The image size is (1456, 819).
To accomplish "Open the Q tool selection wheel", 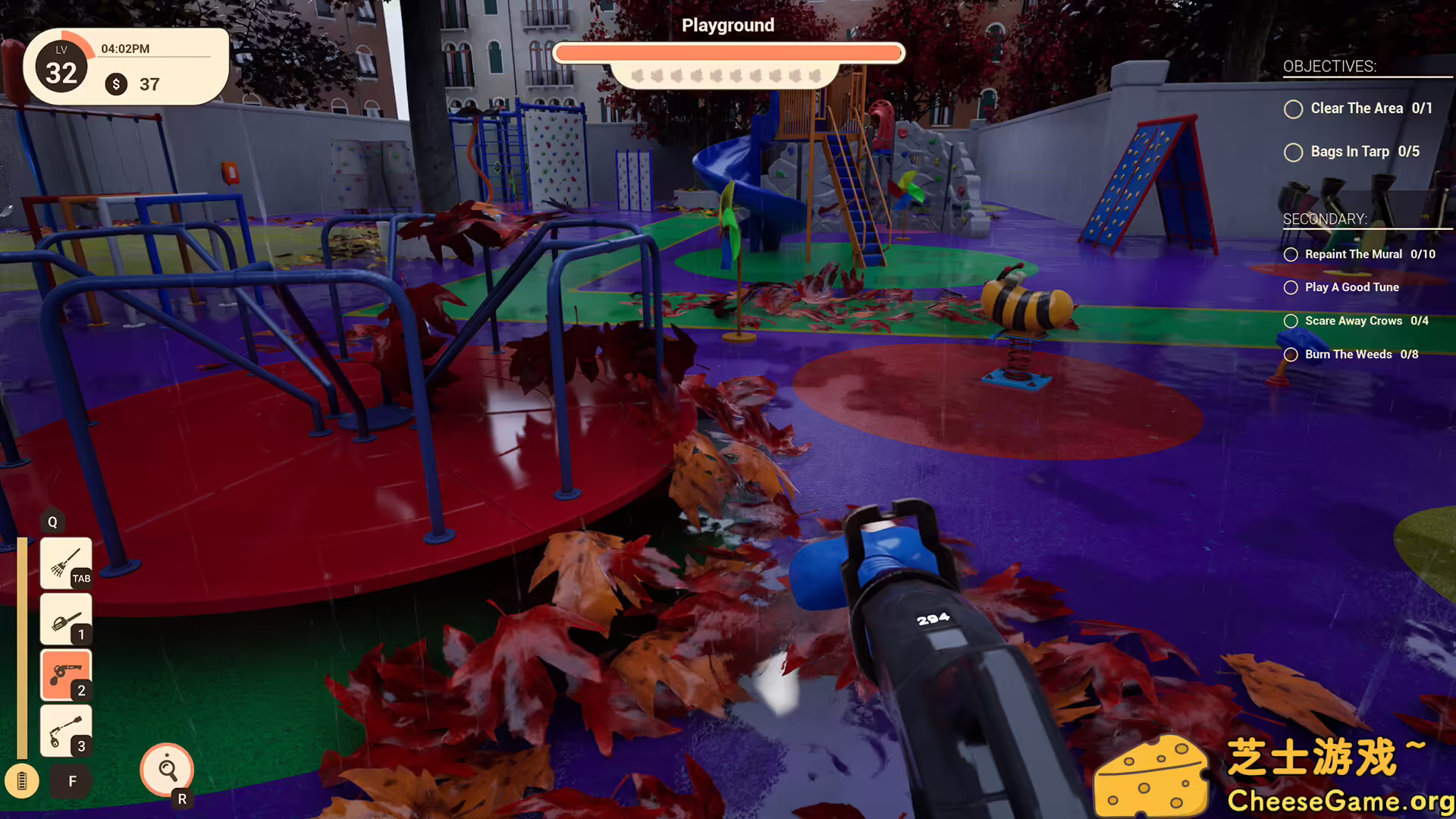I will pos(52,522).
